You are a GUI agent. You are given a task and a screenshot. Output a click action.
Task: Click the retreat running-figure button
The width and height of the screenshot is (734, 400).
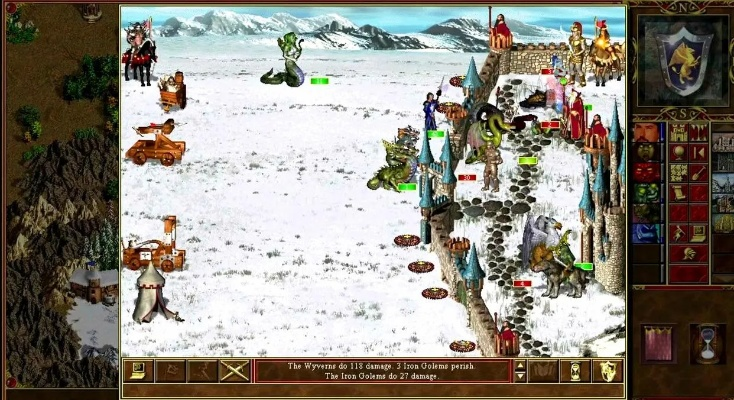click(202, 371)
